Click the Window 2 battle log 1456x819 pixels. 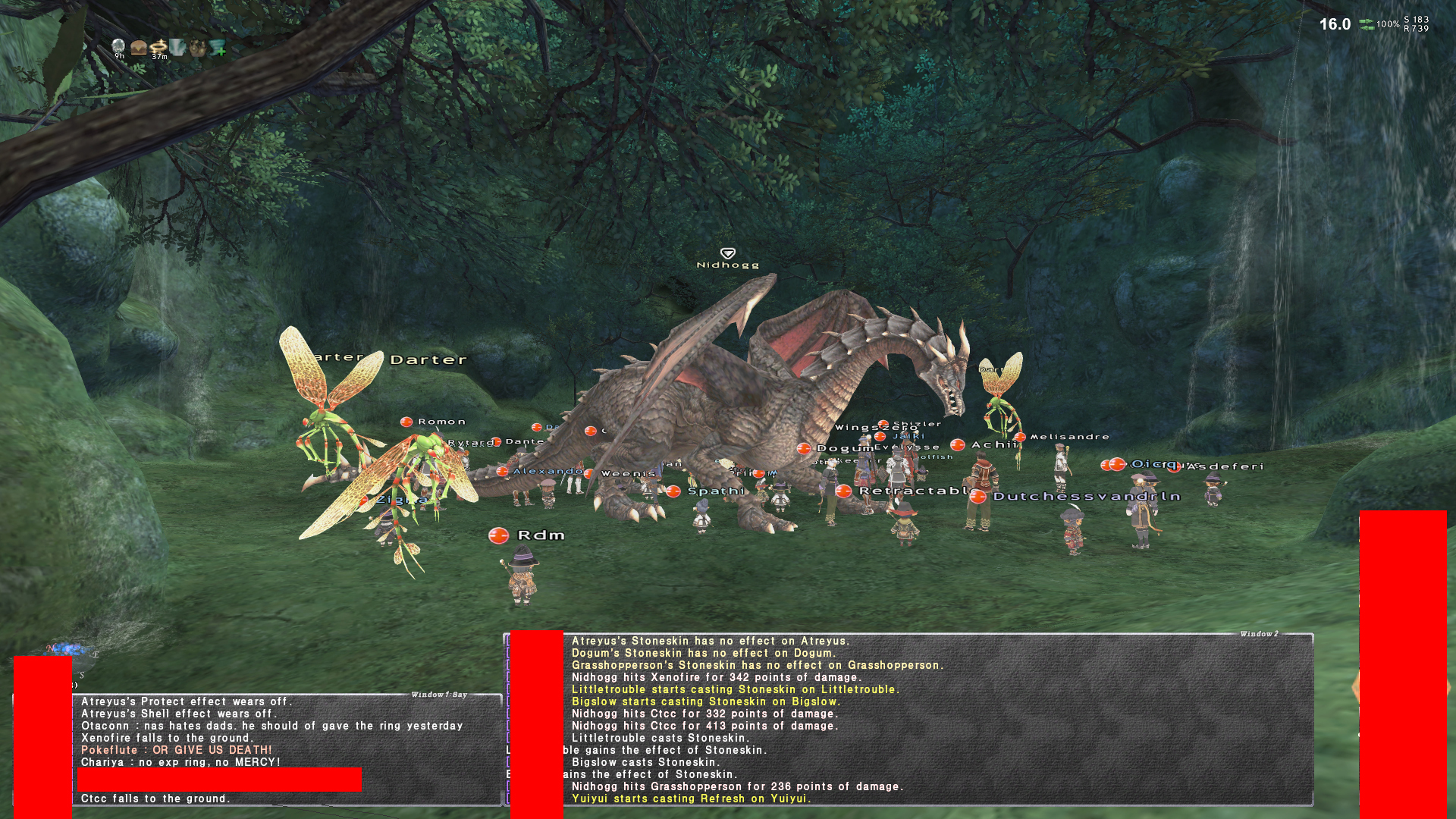(910, 719)
